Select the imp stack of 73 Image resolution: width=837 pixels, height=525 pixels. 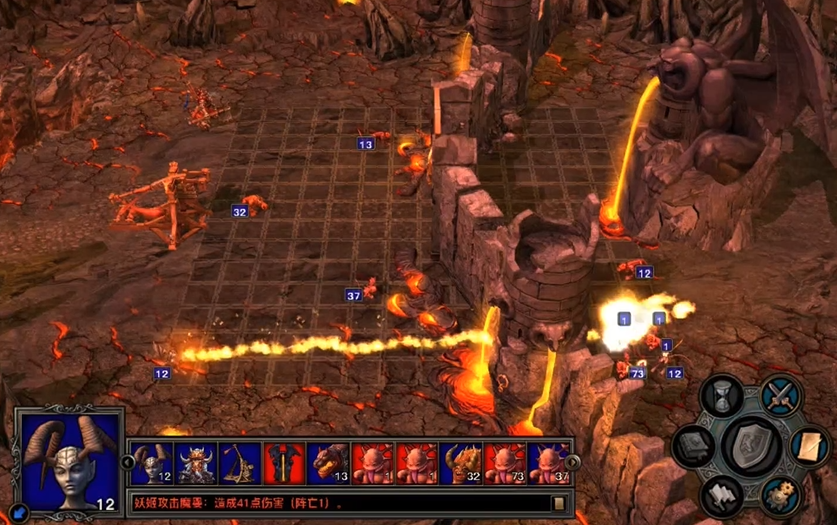505,464
